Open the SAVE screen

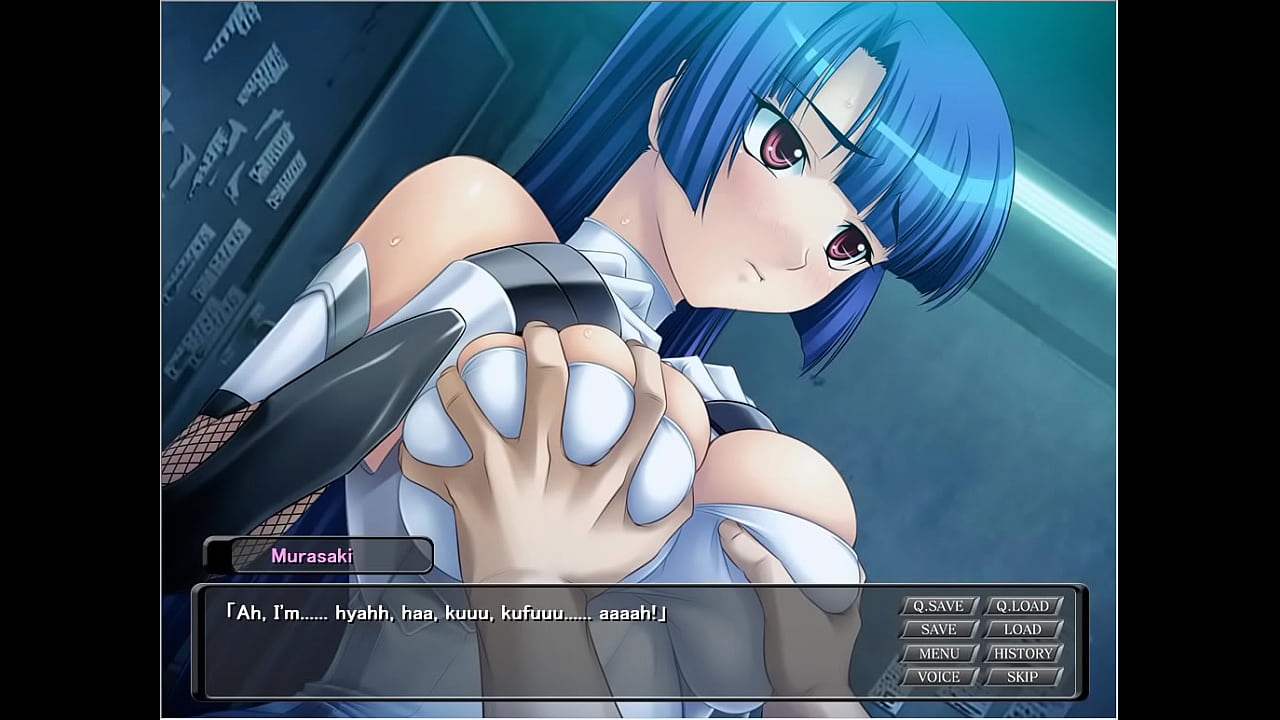(938, 630)
